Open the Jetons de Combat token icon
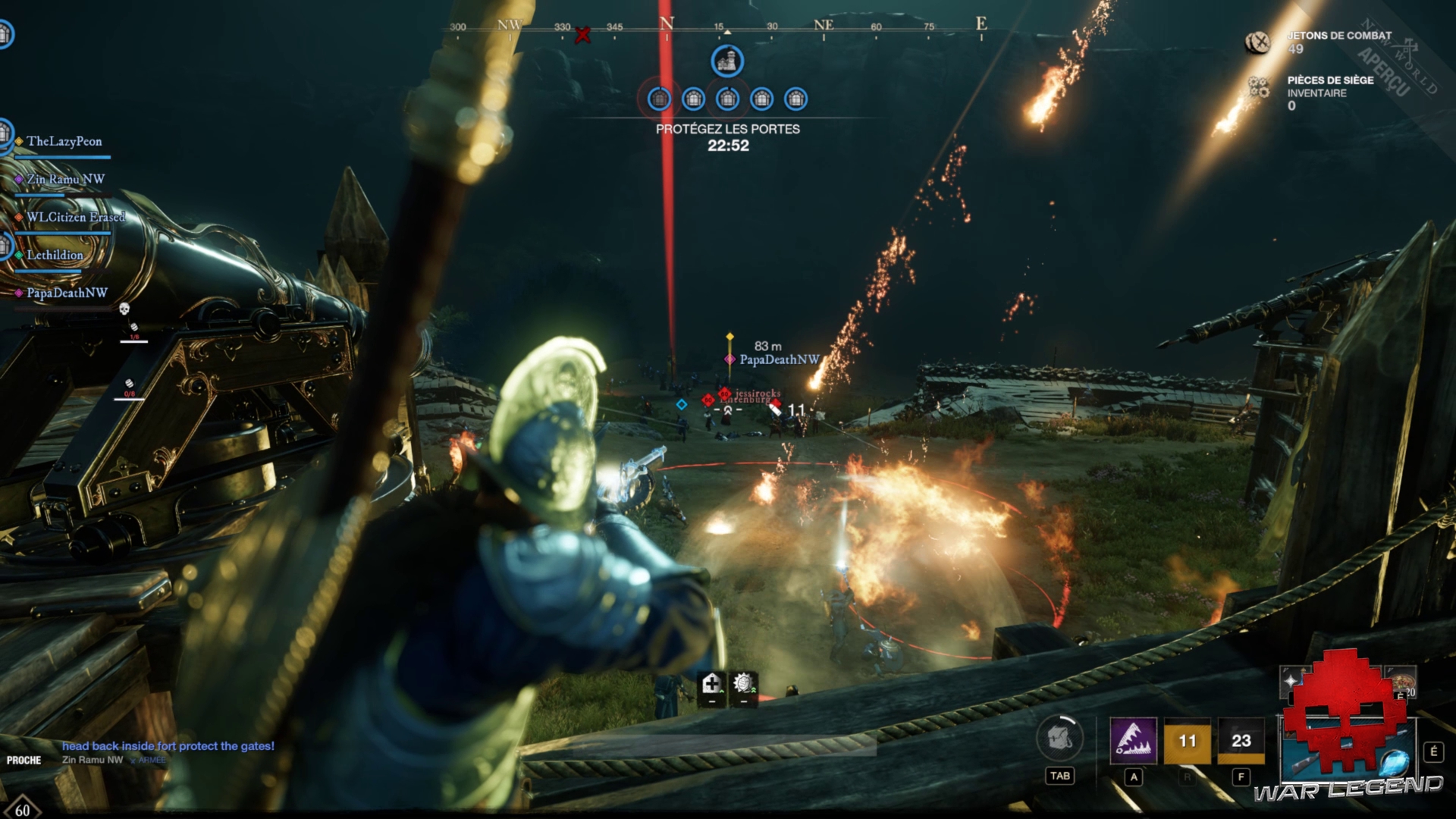The image size is (1456, 819). click(x=1257, y=42)
